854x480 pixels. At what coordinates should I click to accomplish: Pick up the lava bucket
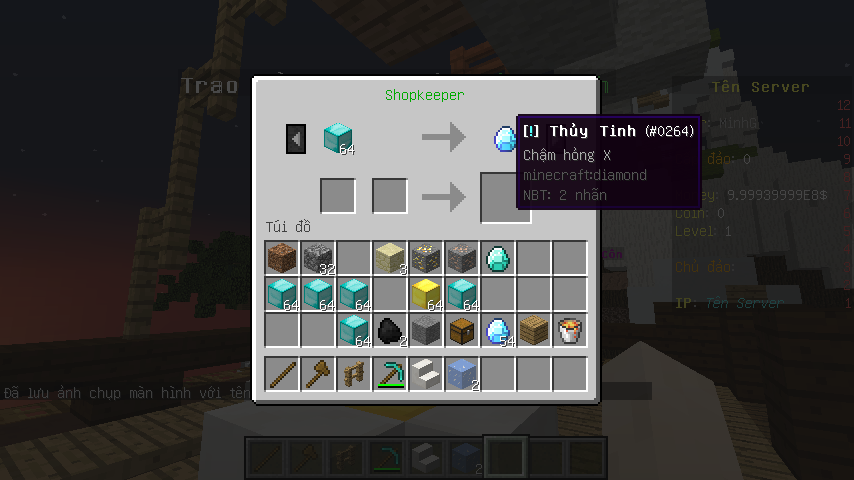[x=571, y=331]
